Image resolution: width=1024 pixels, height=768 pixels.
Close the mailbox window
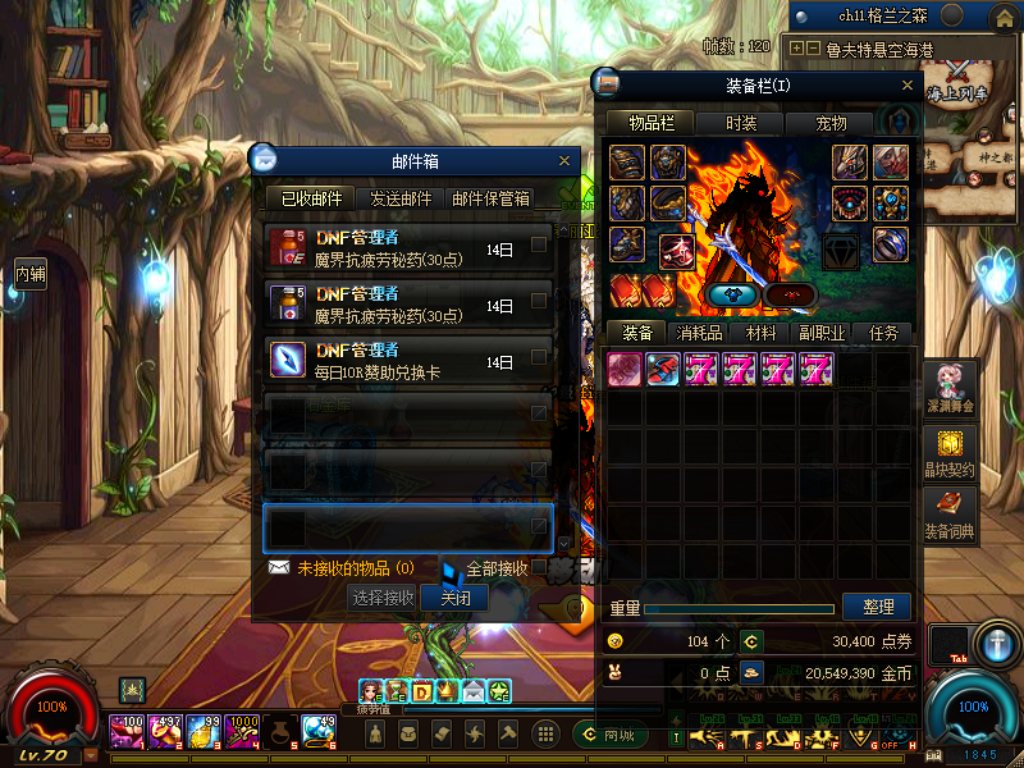tap(564, 161)
